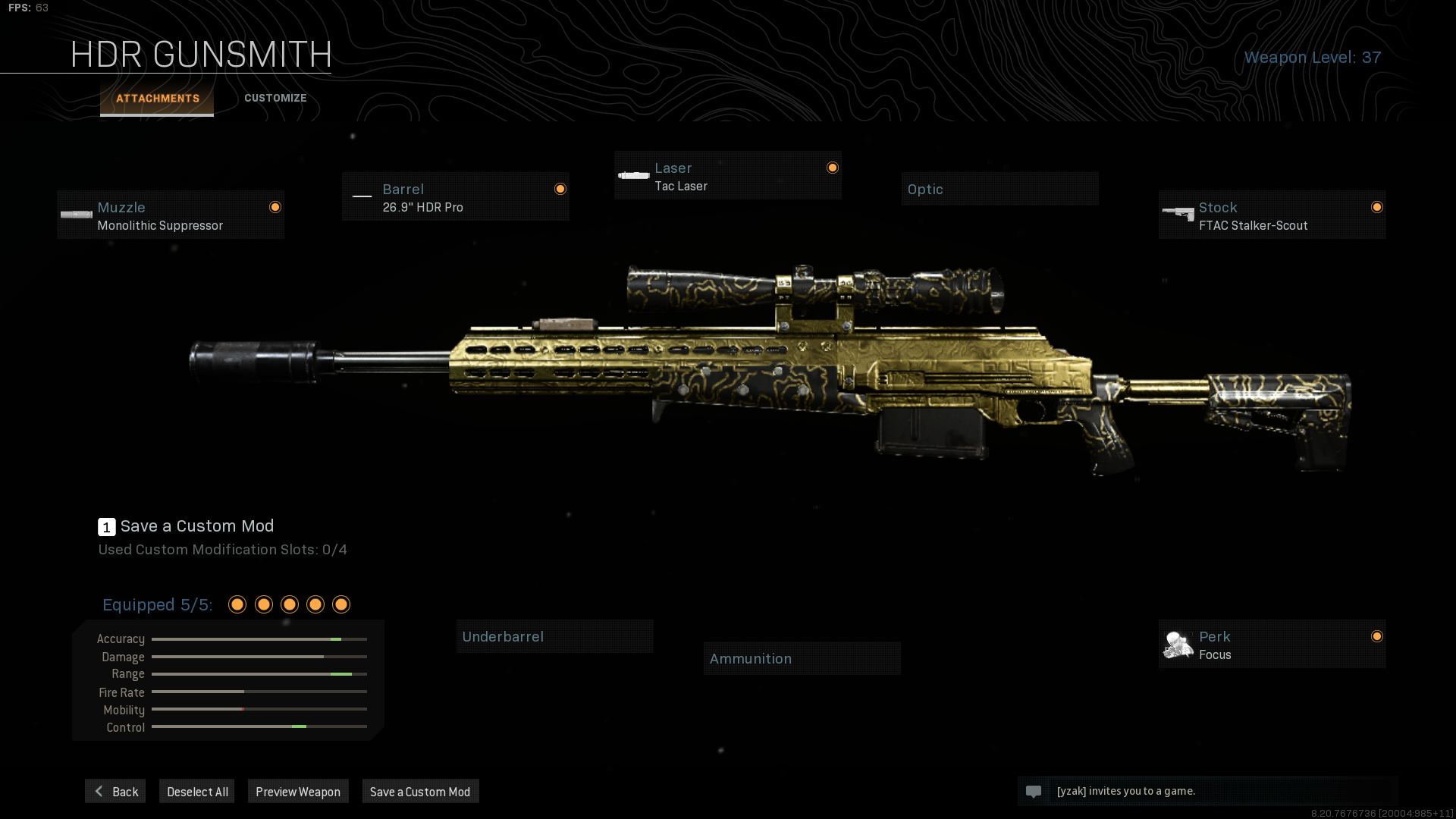1456x819 pixels.
Task: Toggle the Laser equipped indicator dot
Action: (832, 168)
